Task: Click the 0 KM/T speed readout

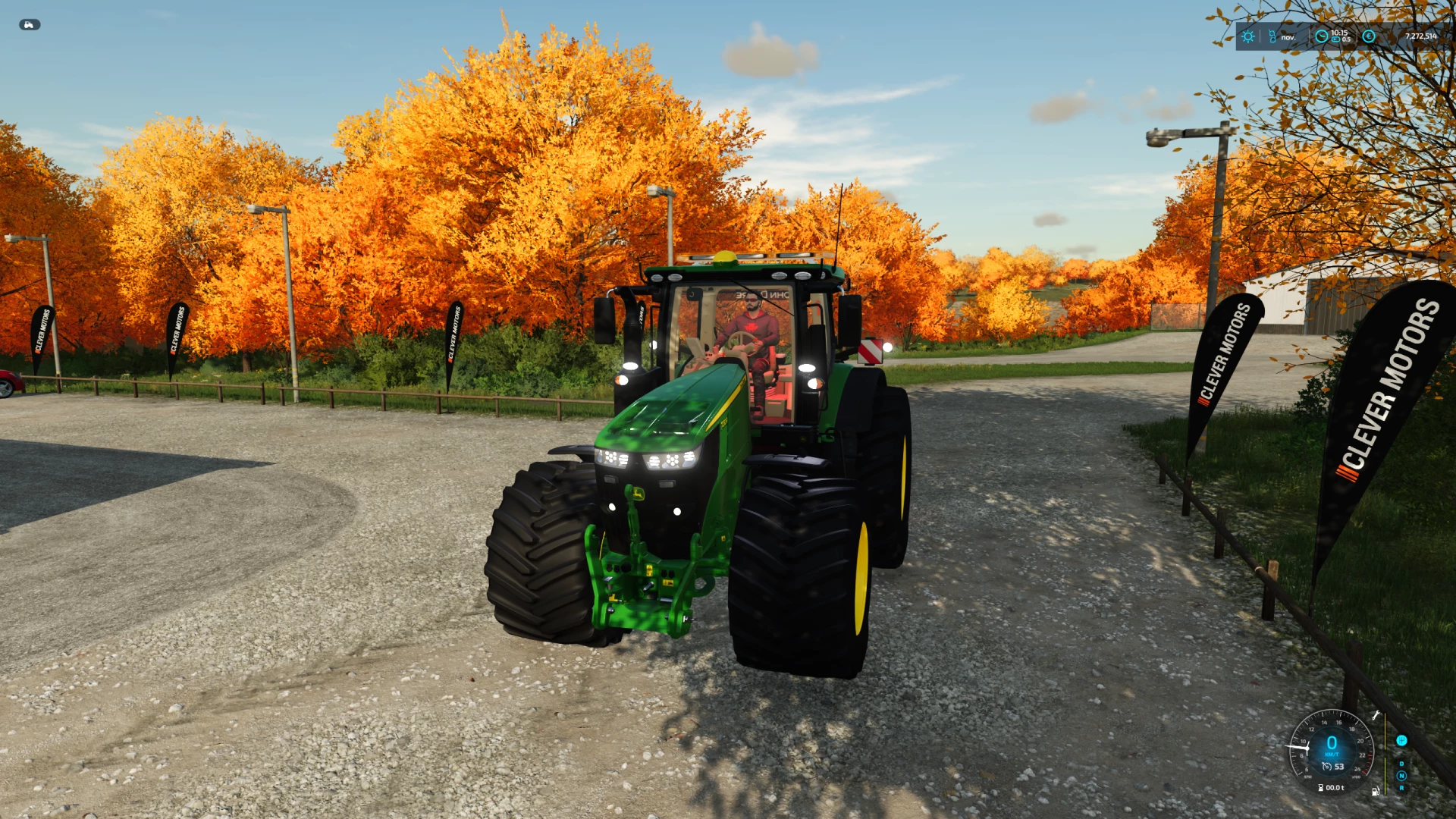Action: (1332, 747)
